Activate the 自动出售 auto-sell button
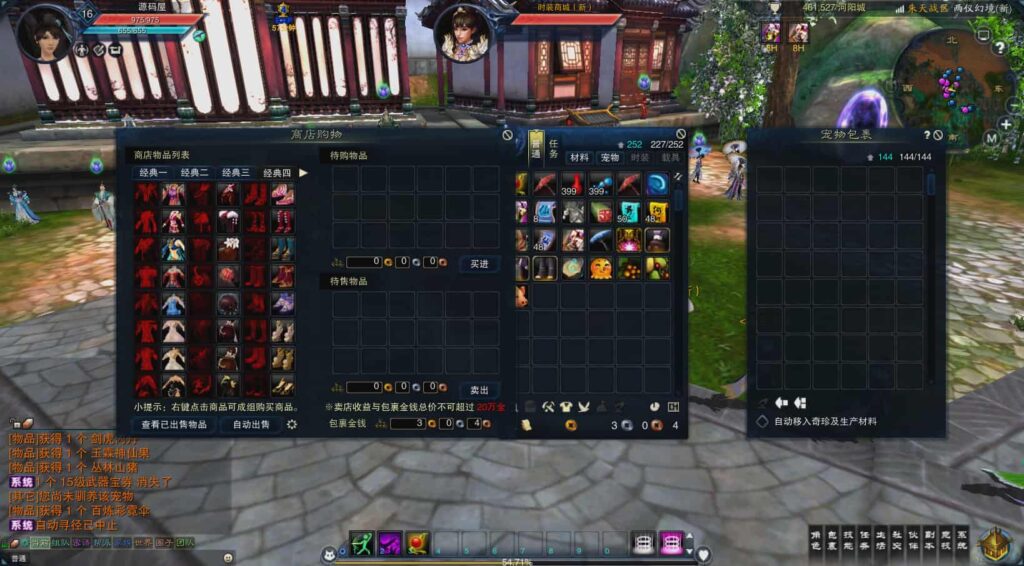The height and width of the screenshot is (566, 1024). [251, 424]
